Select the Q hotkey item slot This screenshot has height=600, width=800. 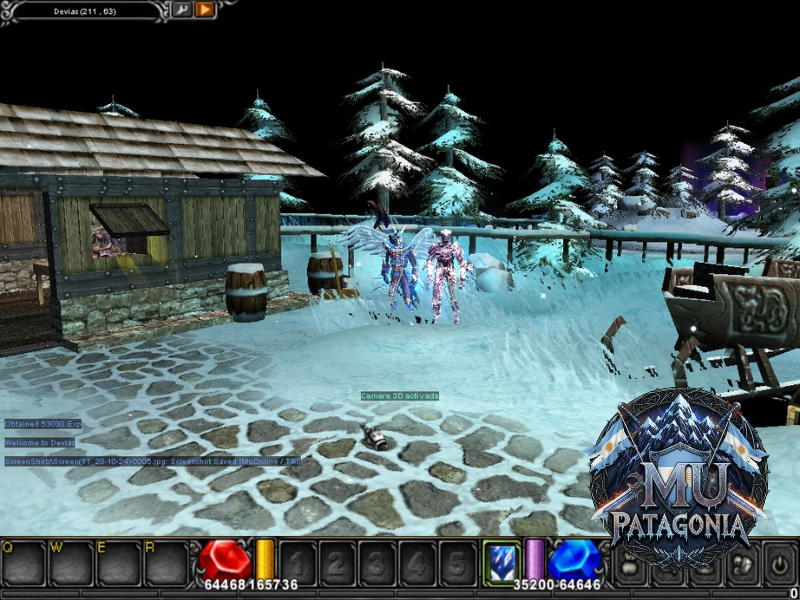[23, 563]
